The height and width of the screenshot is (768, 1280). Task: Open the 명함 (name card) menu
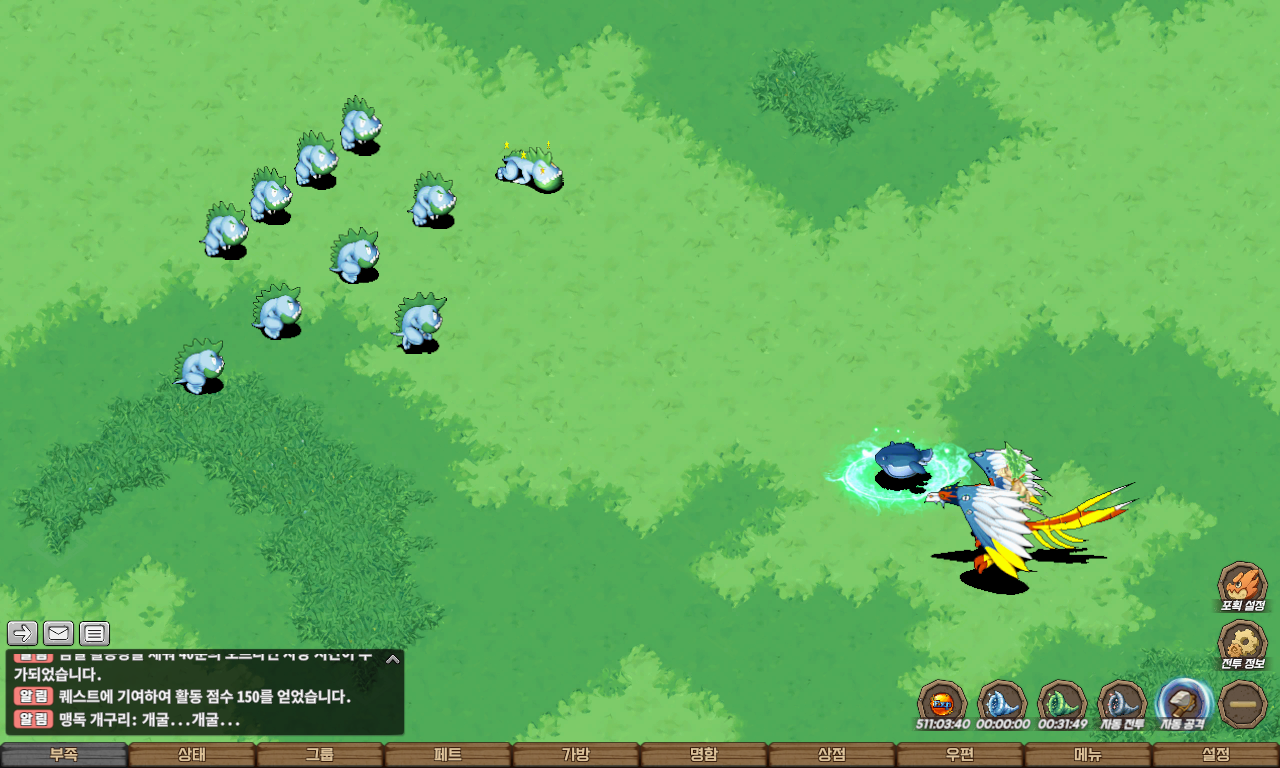(704, 755)
